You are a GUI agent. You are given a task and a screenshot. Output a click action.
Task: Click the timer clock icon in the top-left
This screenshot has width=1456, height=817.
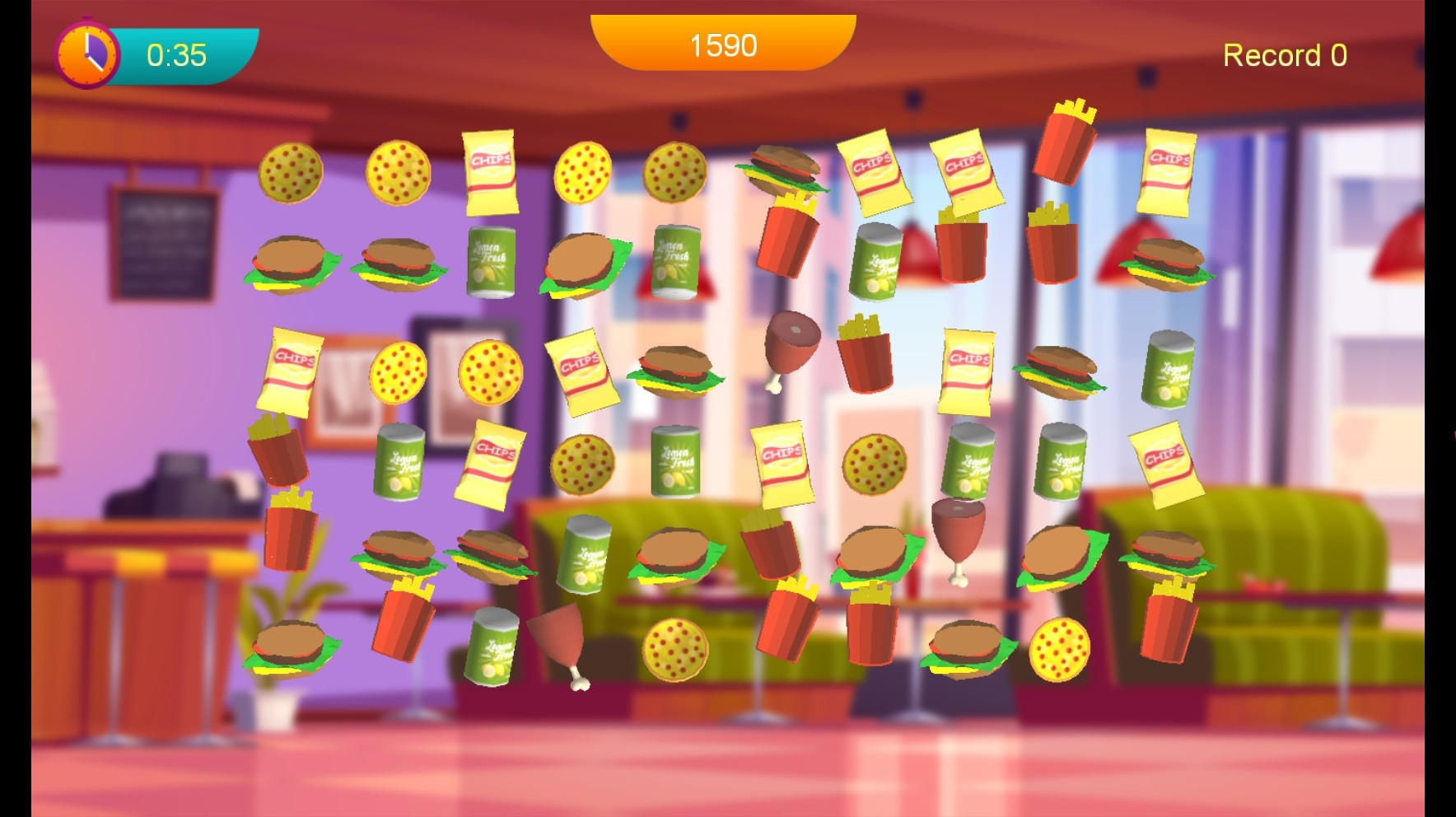click(87, 52)
